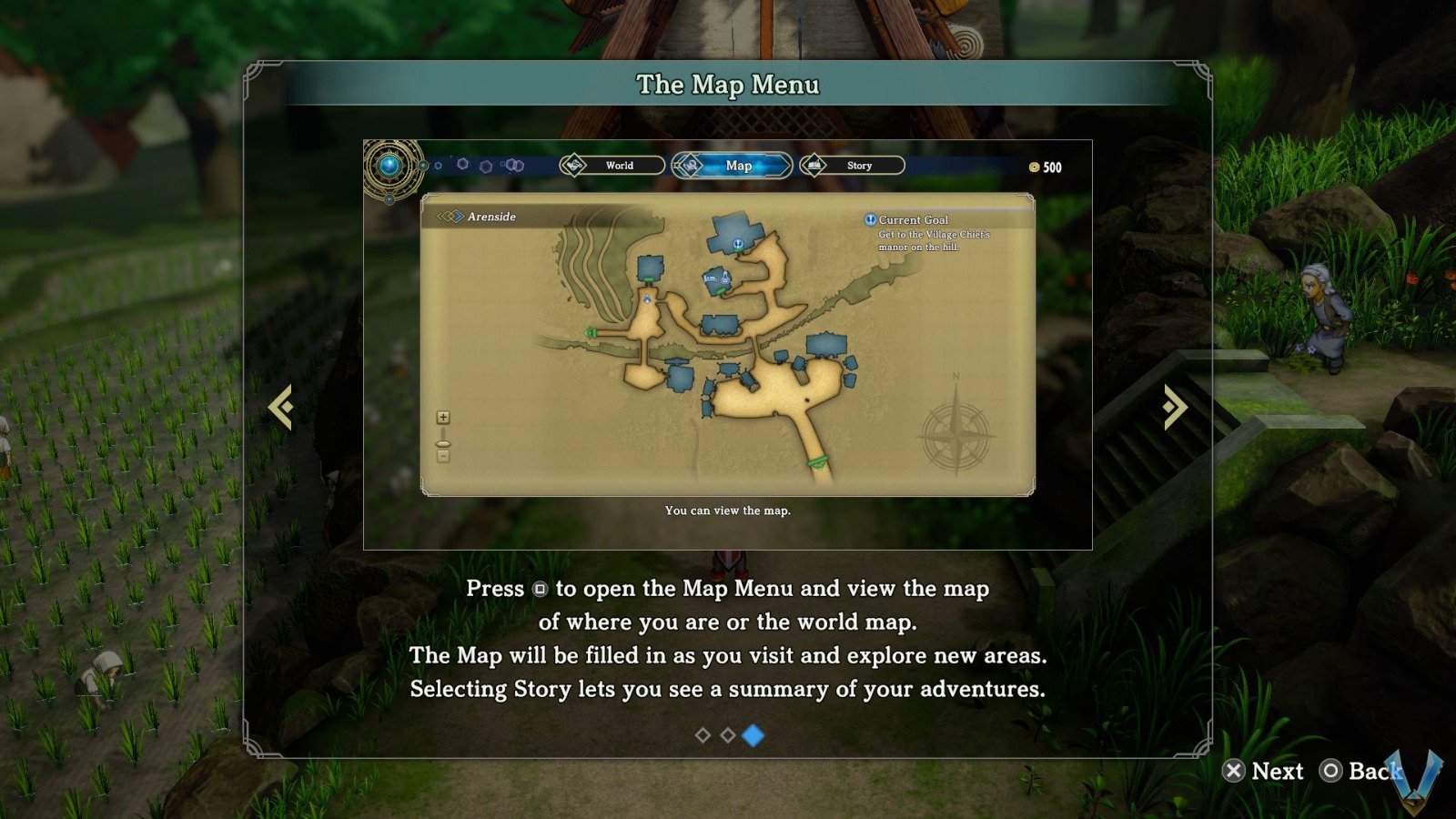Click the Arenside area label chevrons
This screenshot has width=1456, height=819.
pyautogui.click(x=448, y=217)
